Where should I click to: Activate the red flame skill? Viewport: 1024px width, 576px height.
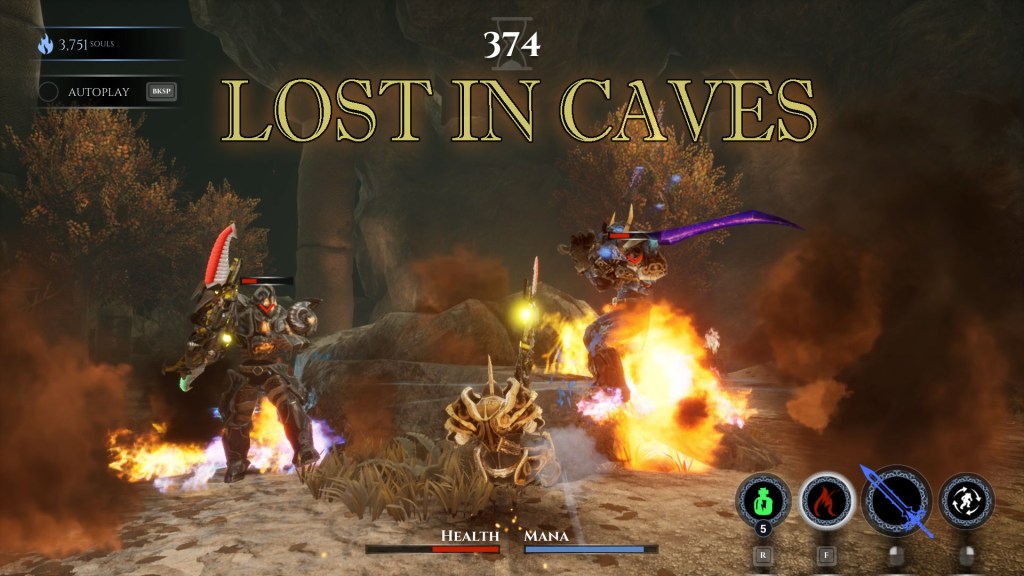click(x=826, y=500)
